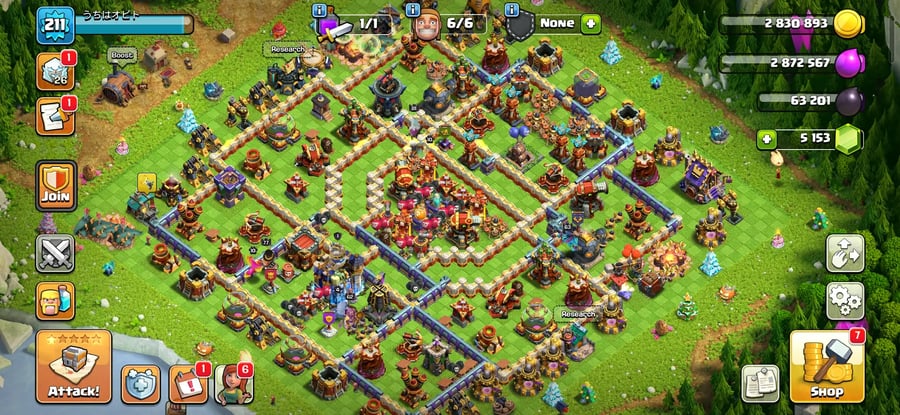This screenshot has width=900, height=415.
Task: Open the barbarian army overview button
Action: coord(55,300)
